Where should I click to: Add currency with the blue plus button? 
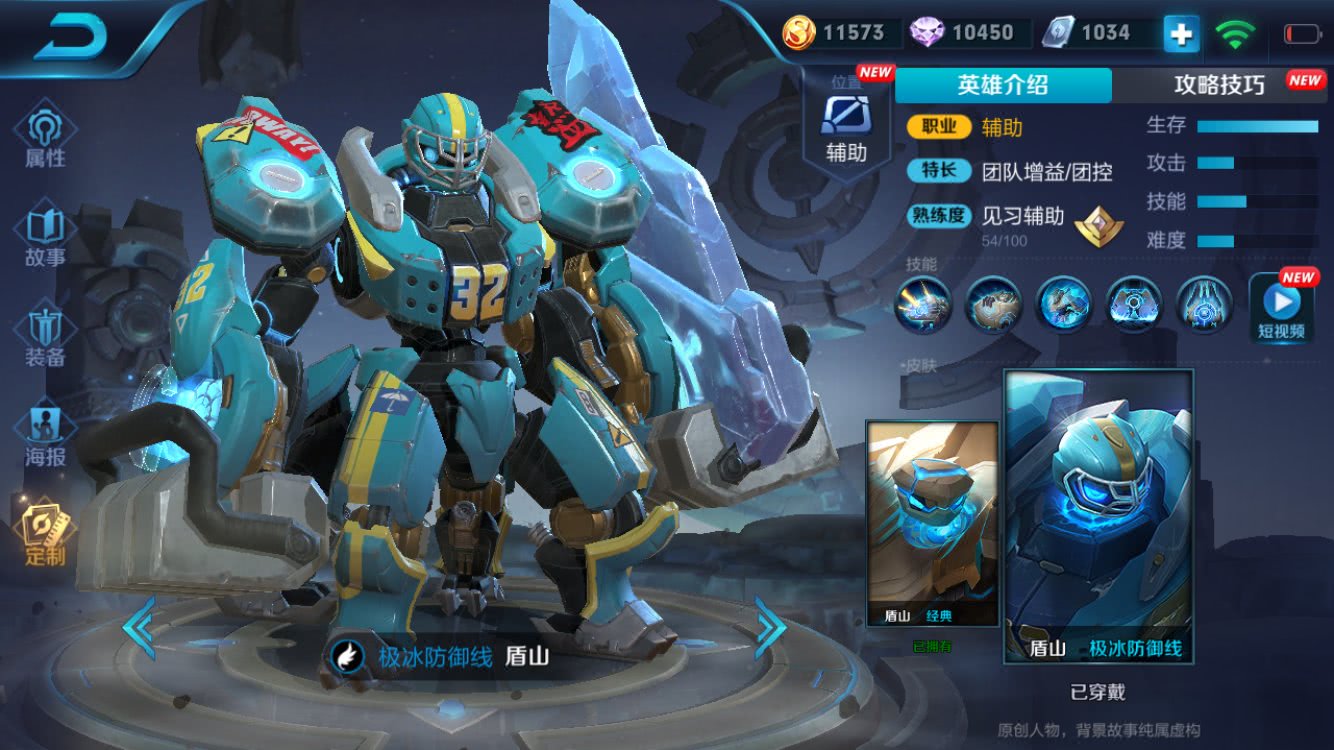pyautogui.click(x=1180, y=35)
